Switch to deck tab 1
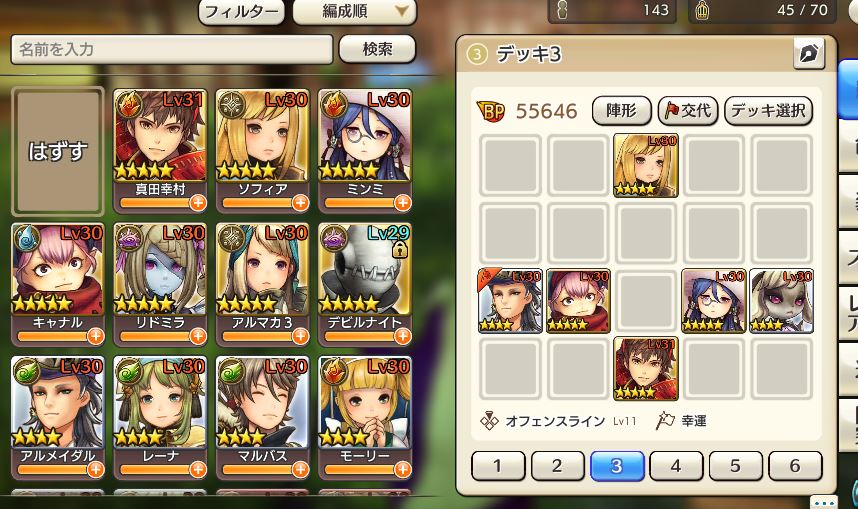 click(497, 466)
